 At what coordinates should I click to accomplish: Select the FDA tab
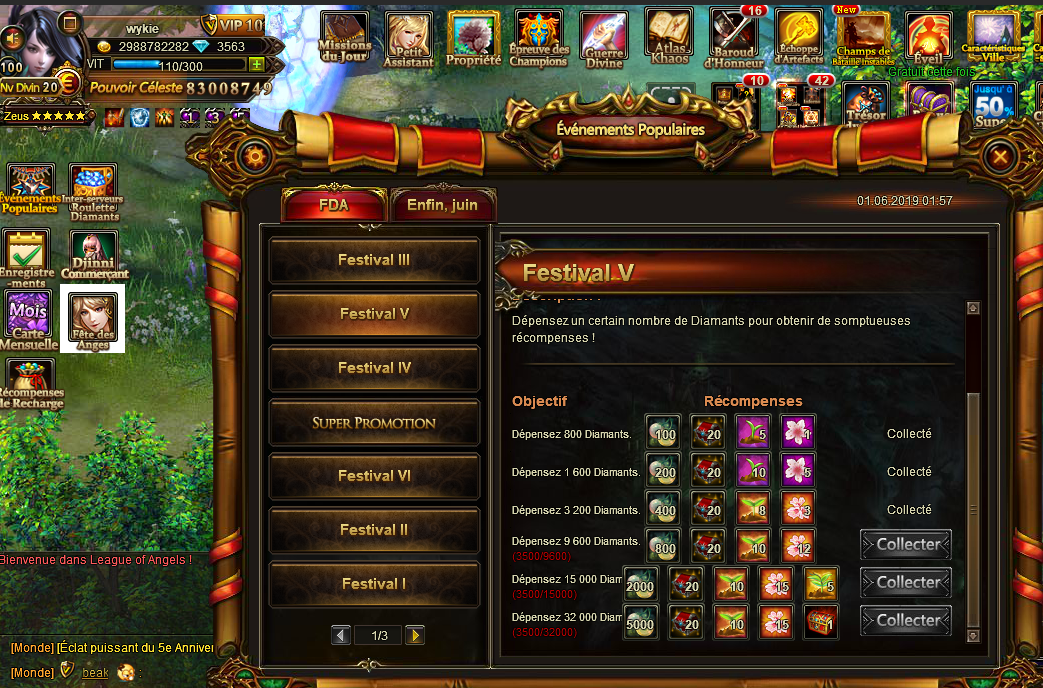pyautogui.click(x=334, y=205)
